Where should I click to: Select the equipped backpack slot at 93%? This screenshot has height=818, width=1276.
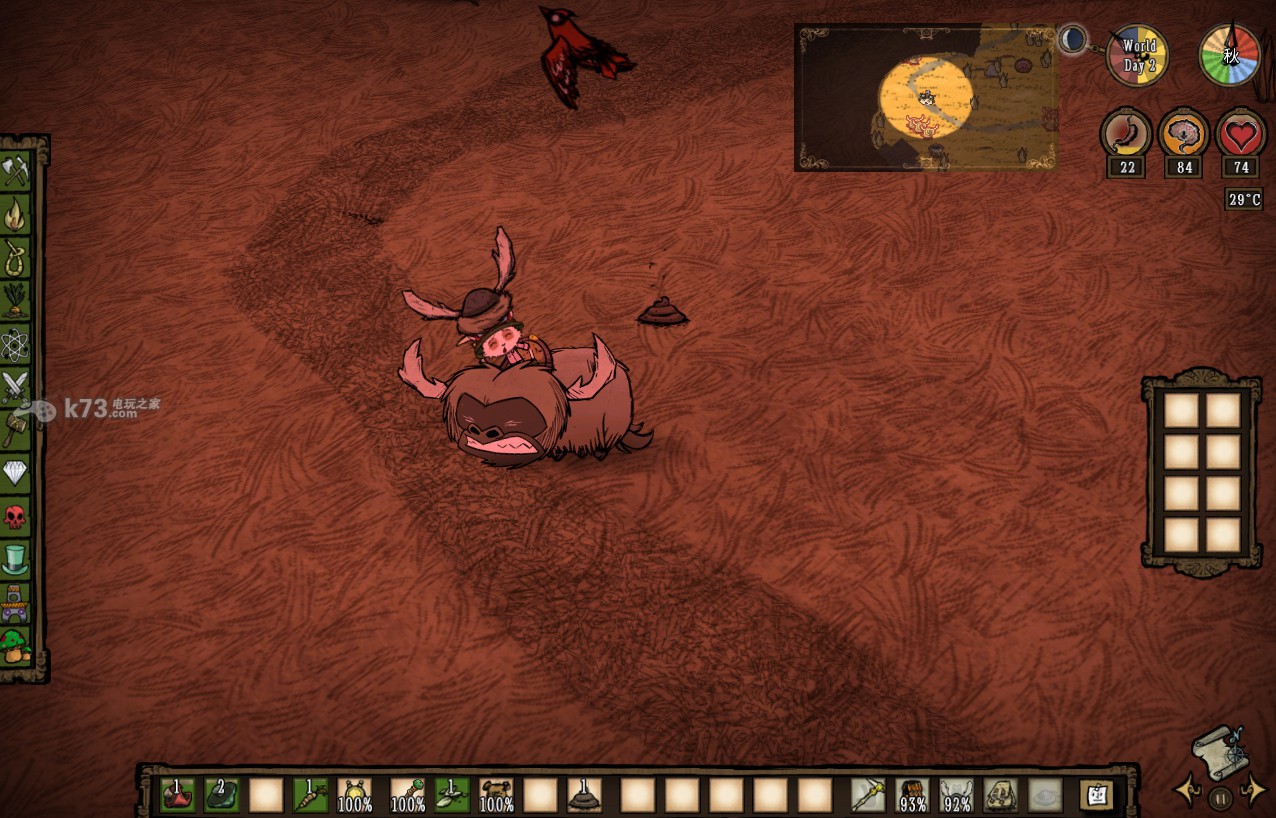[912, 795]
